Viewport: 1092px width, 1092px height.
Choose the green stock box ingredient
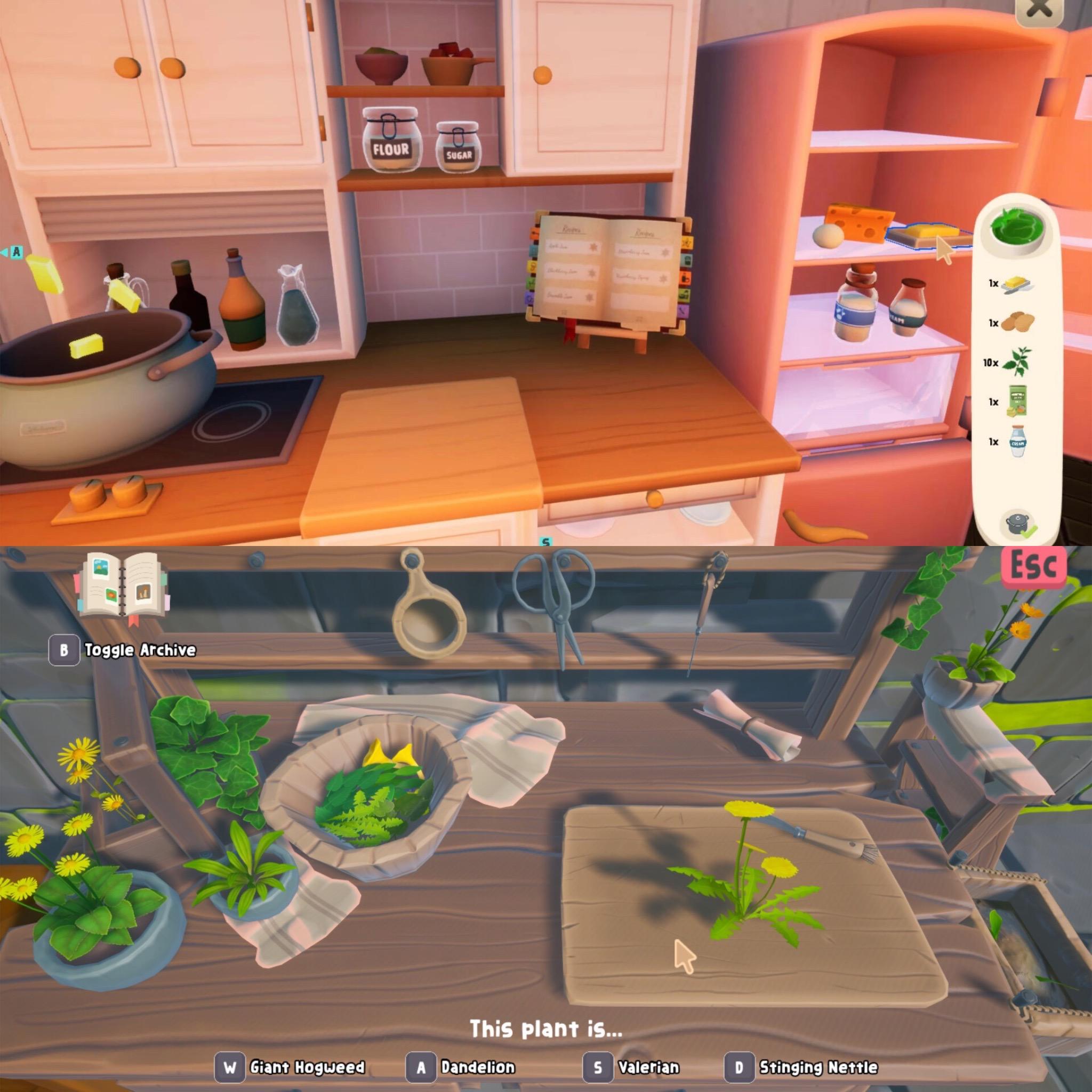pyautogui.click(x=1017, y=402)
